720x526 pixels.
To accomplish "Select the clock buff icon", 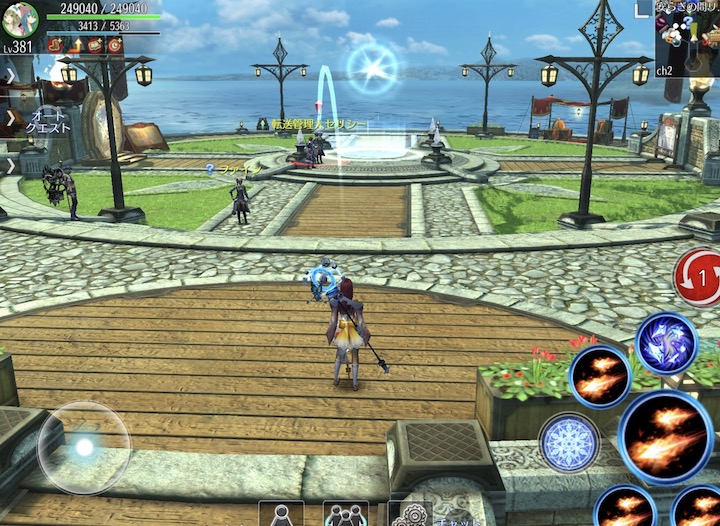I will [x=115, y=45].
